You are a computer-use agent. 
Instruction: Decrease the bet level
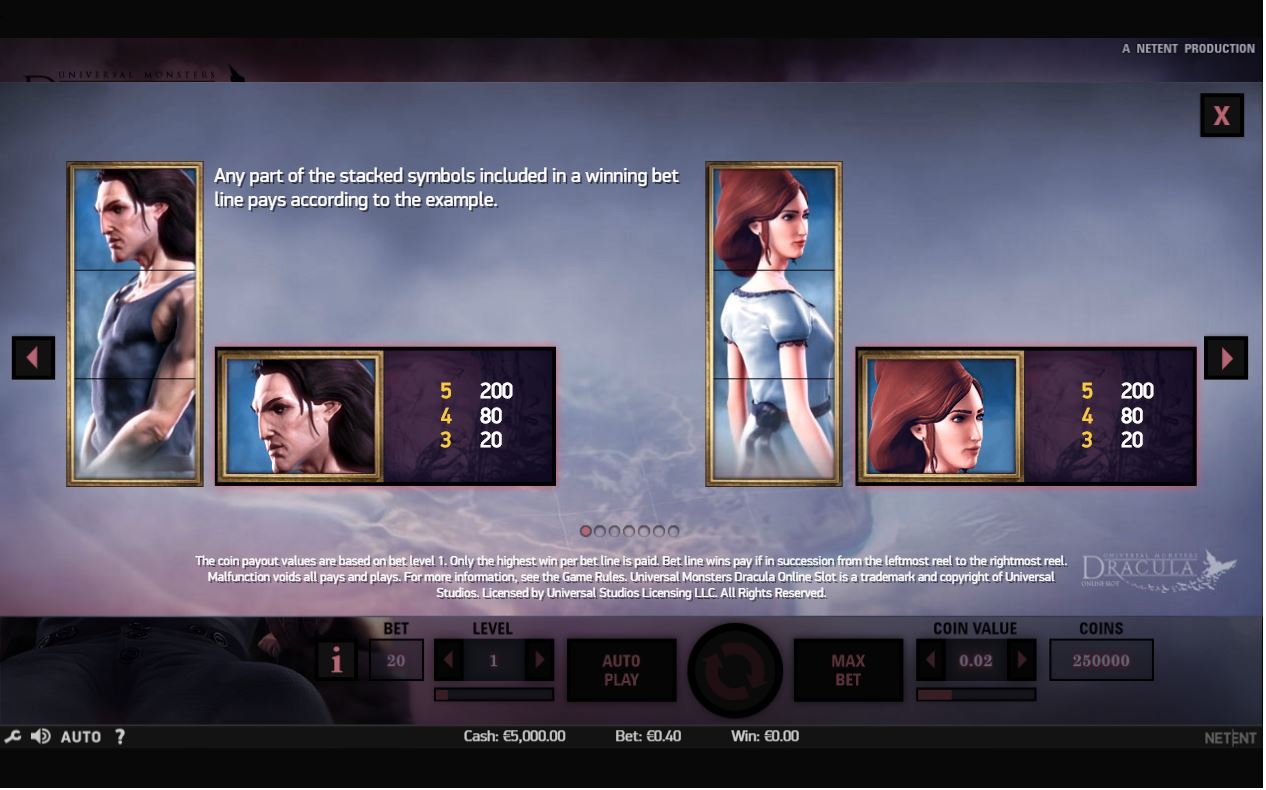(x=448, y=660)
